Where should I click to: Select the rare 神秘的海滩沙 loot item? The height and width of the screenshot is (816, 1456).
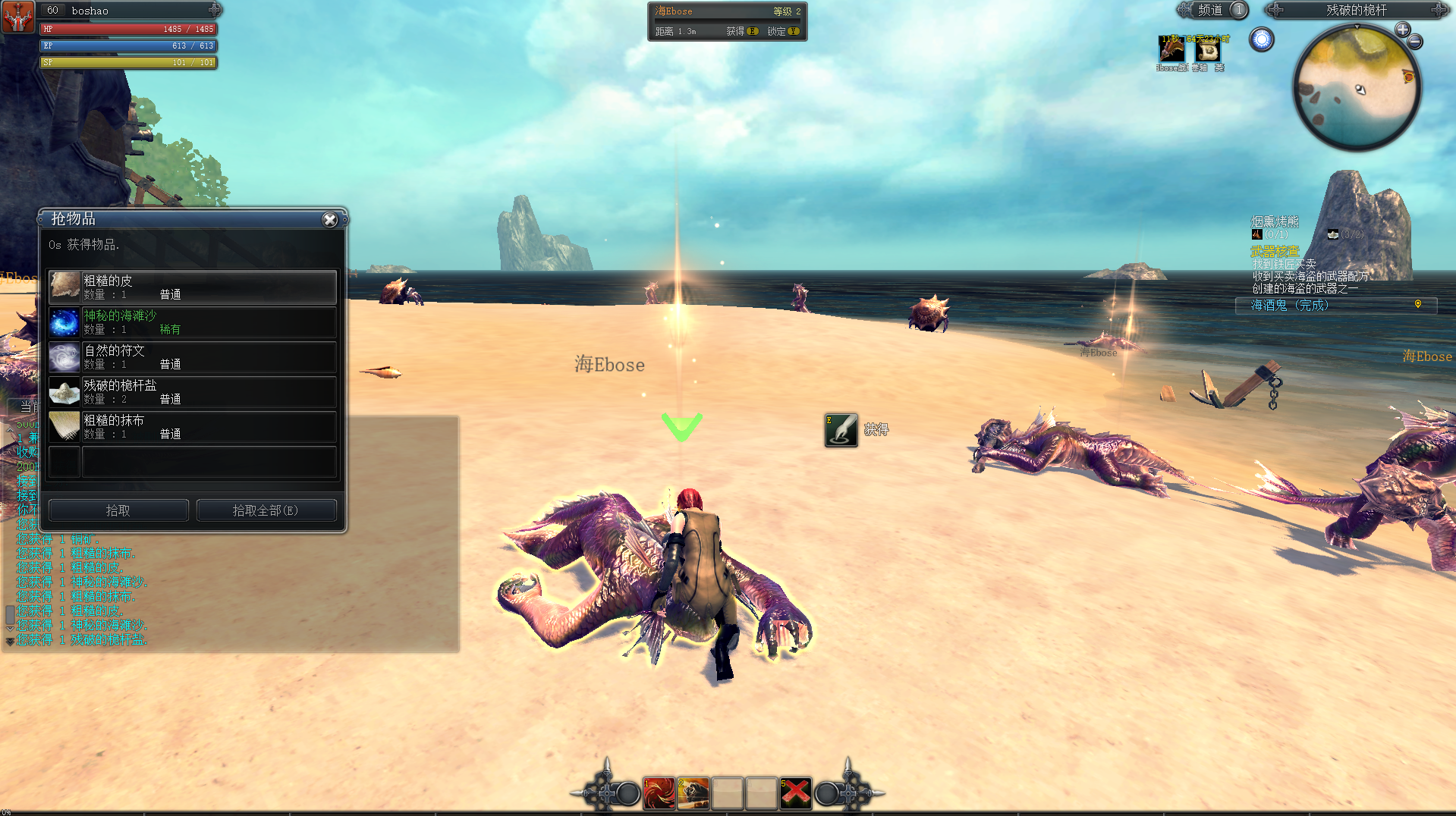[x=193, y=322]
